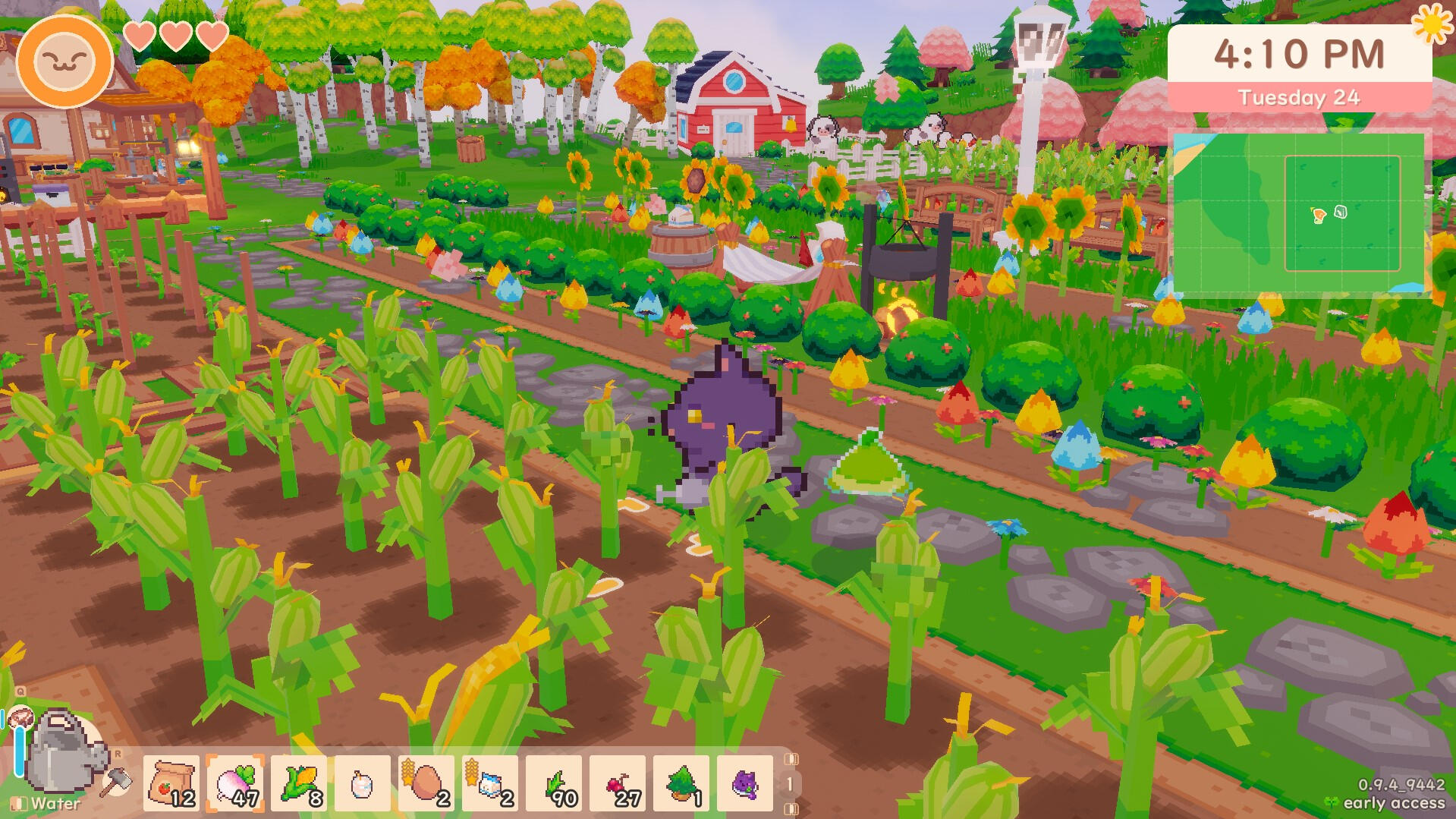Select the purple cat plush slot

click(x=745, y=783)
